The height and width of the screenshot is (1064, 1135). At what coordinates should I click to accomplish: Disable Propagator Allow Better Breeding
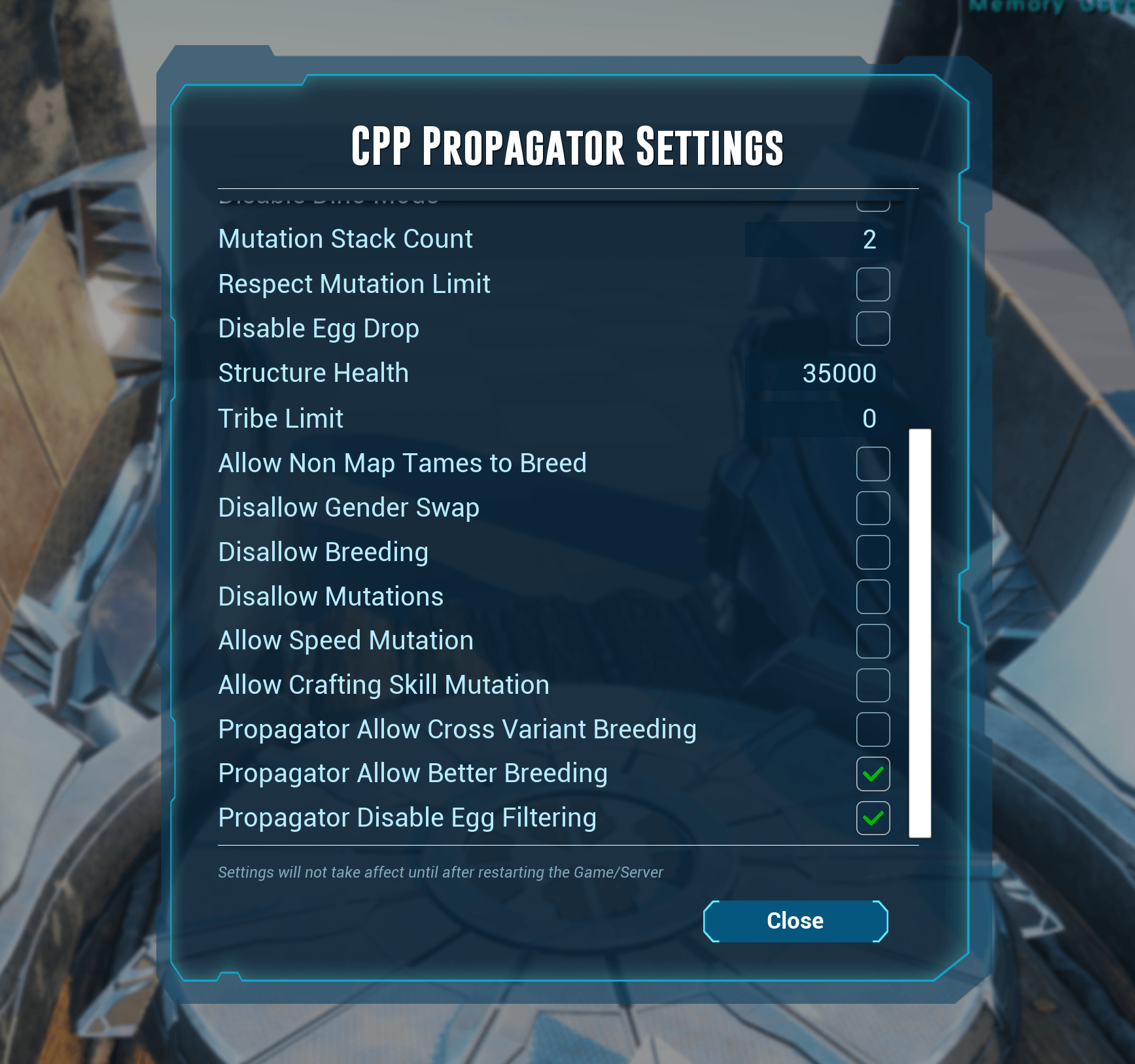click(x=873, y=775)
